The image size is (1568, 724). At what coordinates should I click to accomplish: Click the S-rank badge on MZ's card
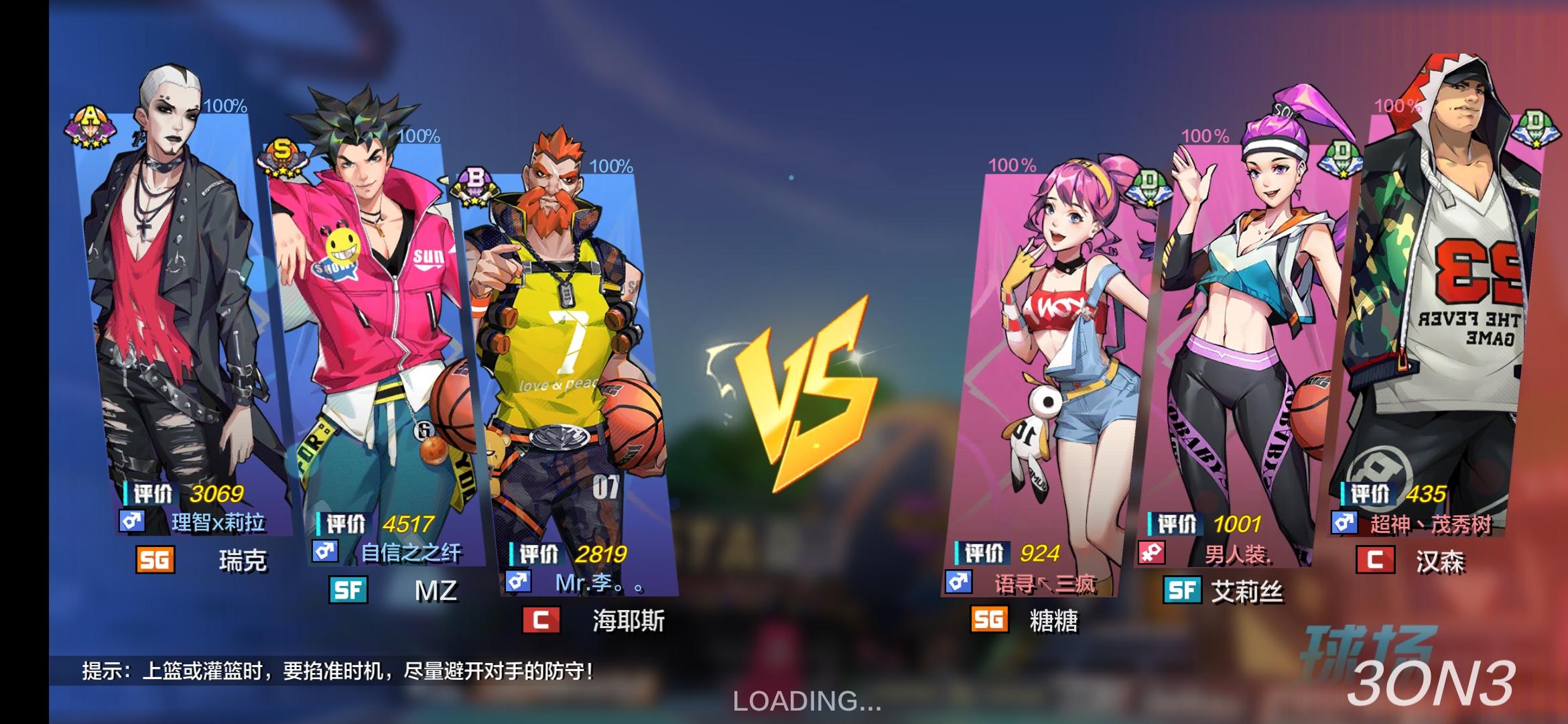pyautogui.click(x=283, y=154)
